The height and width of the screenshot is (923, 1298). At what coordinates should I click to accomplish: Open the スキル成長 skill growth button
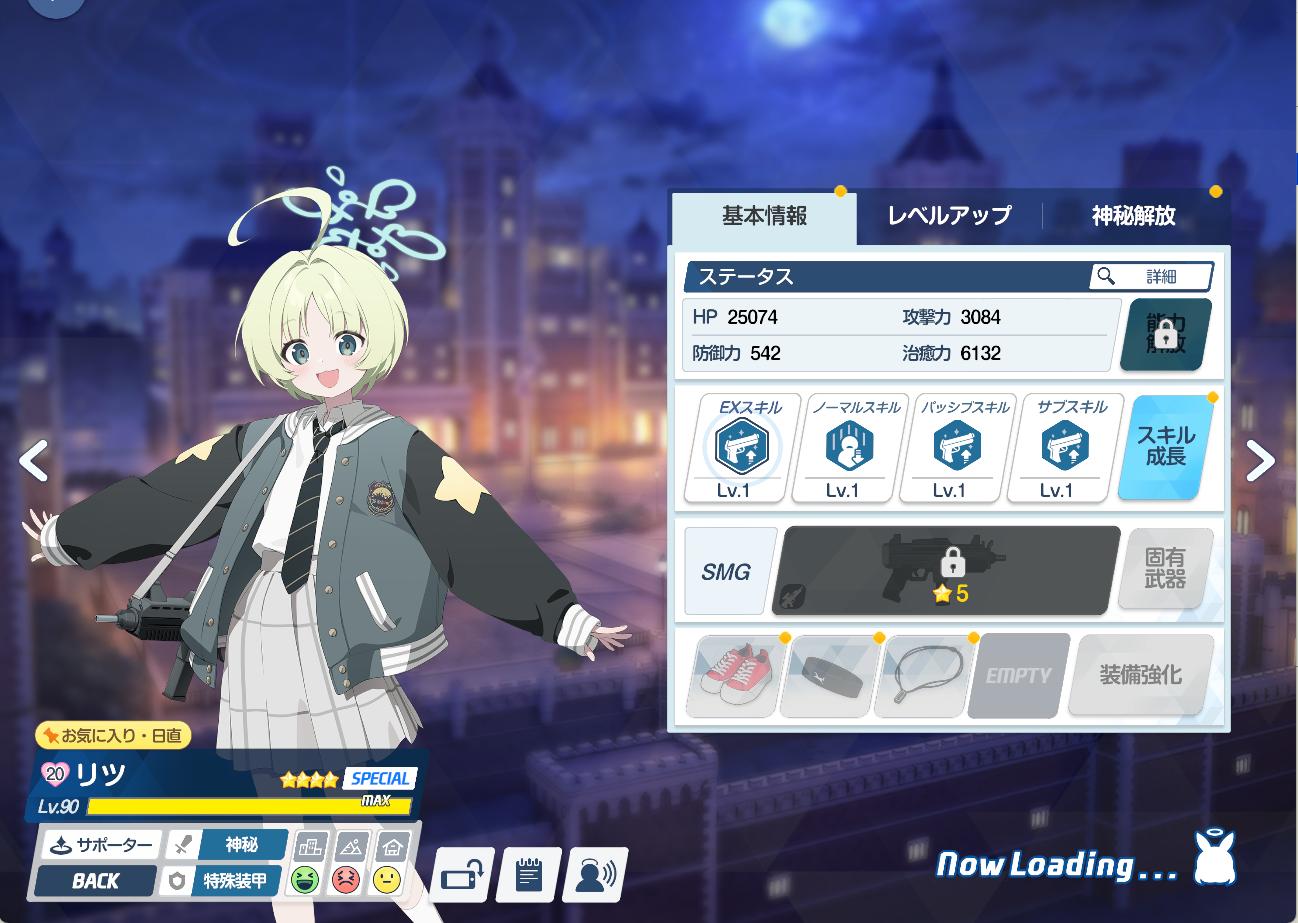1164,447
